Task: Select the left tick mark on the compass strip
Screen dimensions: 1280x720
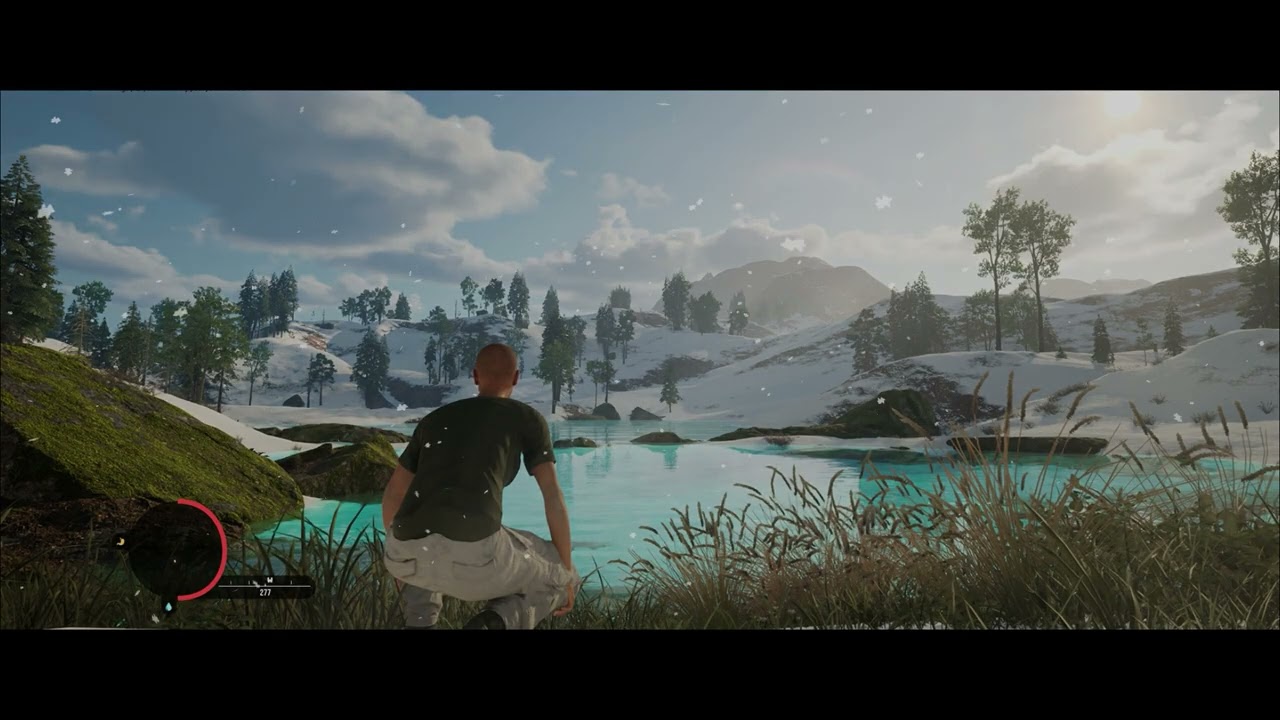Action: [x=232, y=582]
